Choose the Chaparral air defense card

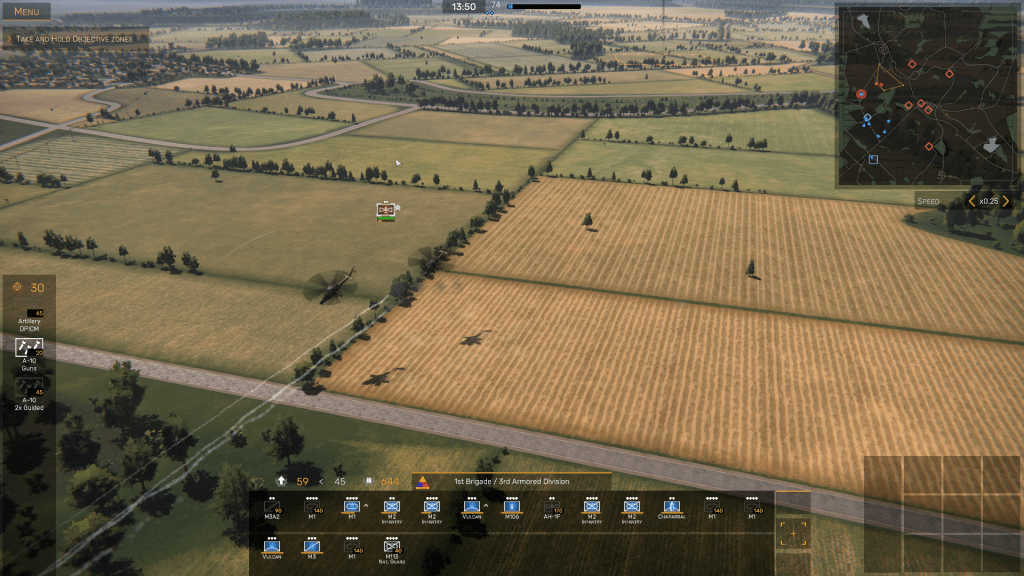pos(671,509)
